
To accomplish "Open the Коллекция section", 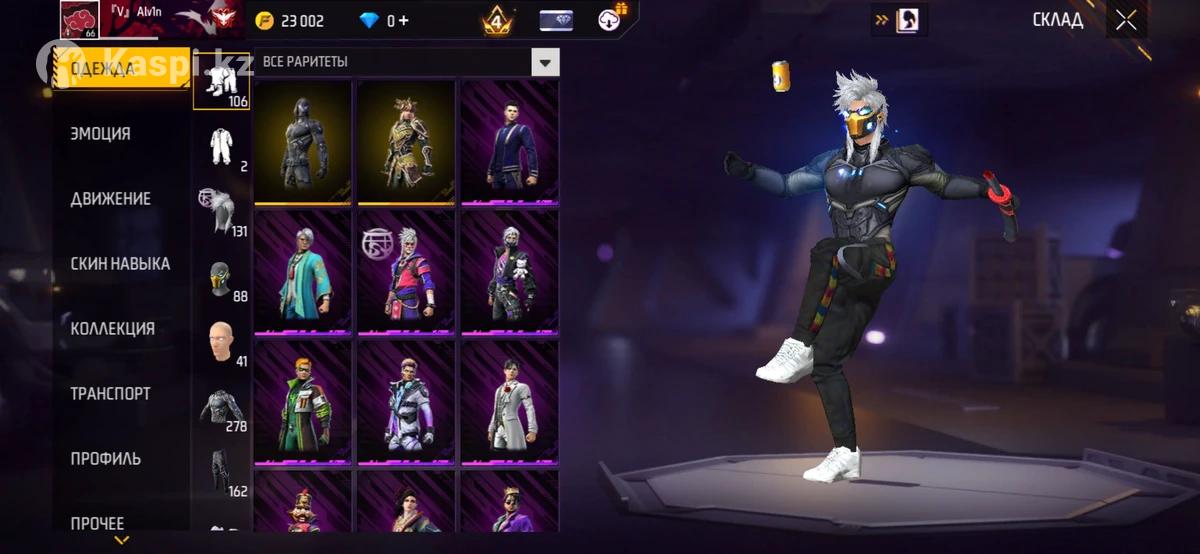I will [x=112, y=329].
